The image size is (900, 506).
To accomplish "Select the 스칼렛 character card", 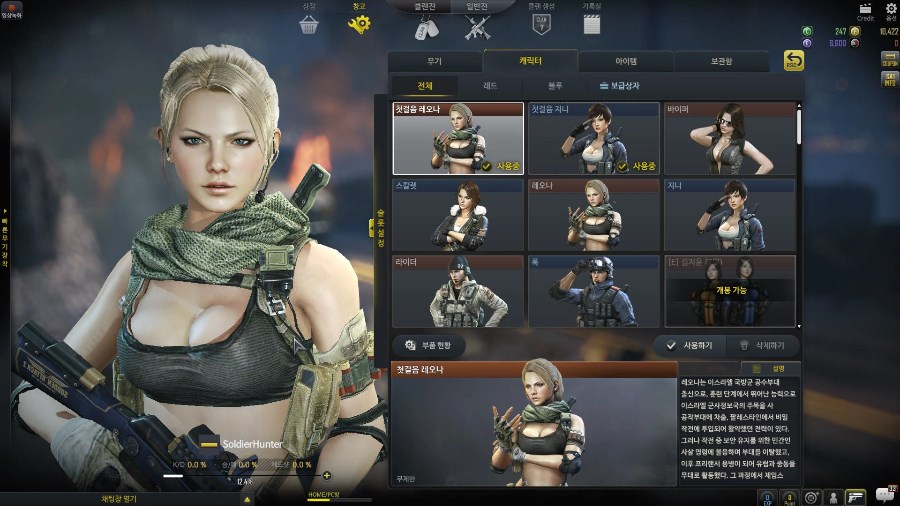I will coord(458,215).
